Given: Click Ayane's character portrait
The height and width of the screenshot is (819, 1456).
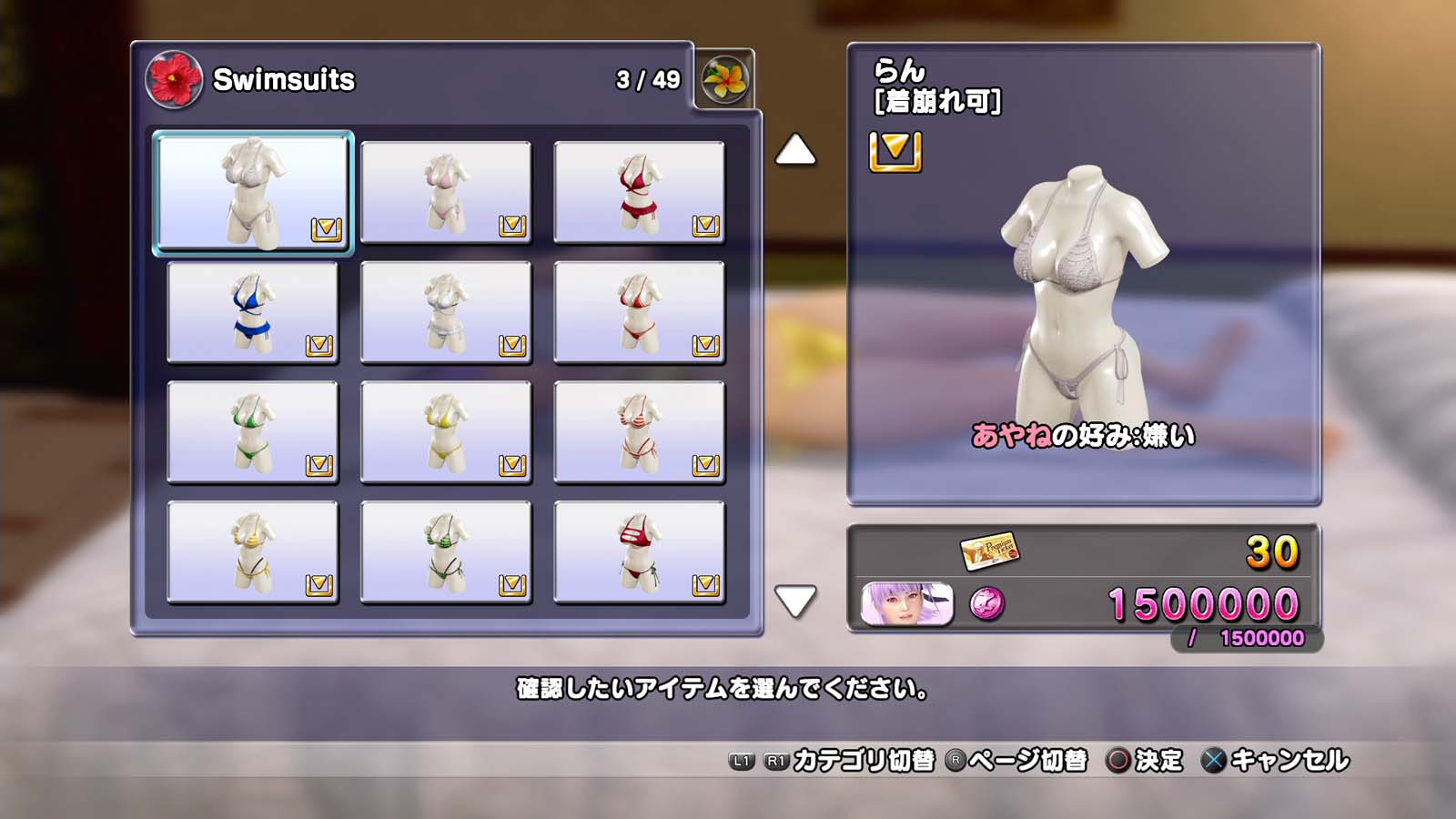Looking at the screenshot, I should click(906, 604).
